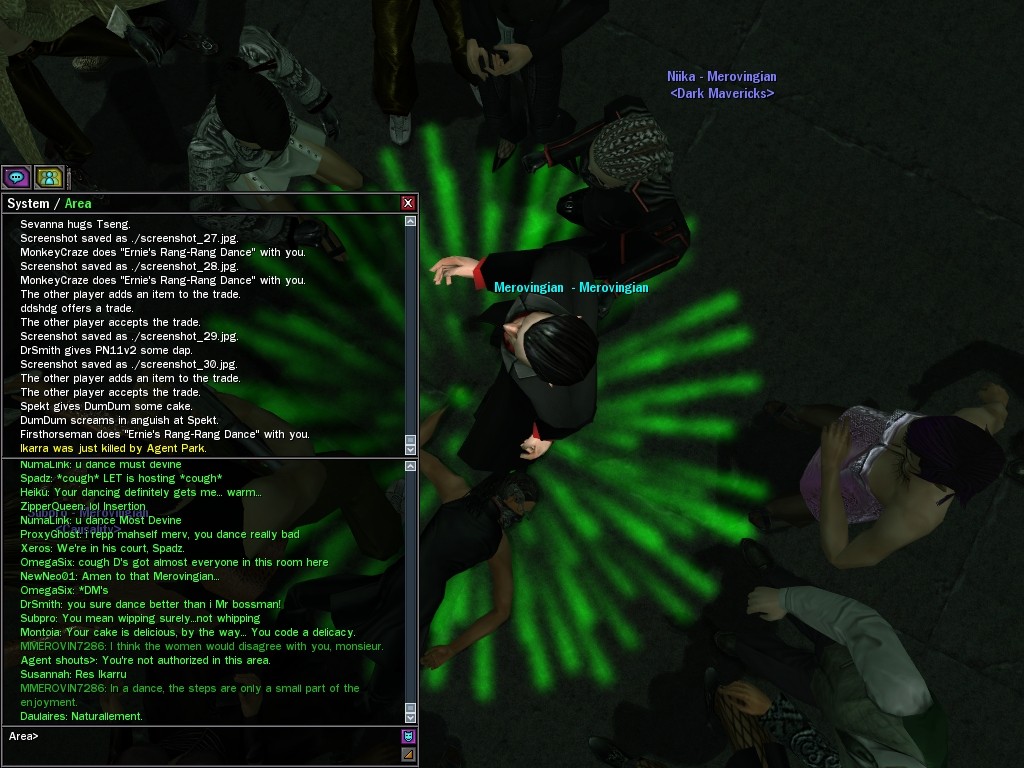
Task: Click the area chat scroll-down arrow
Action: coord(410,716)
